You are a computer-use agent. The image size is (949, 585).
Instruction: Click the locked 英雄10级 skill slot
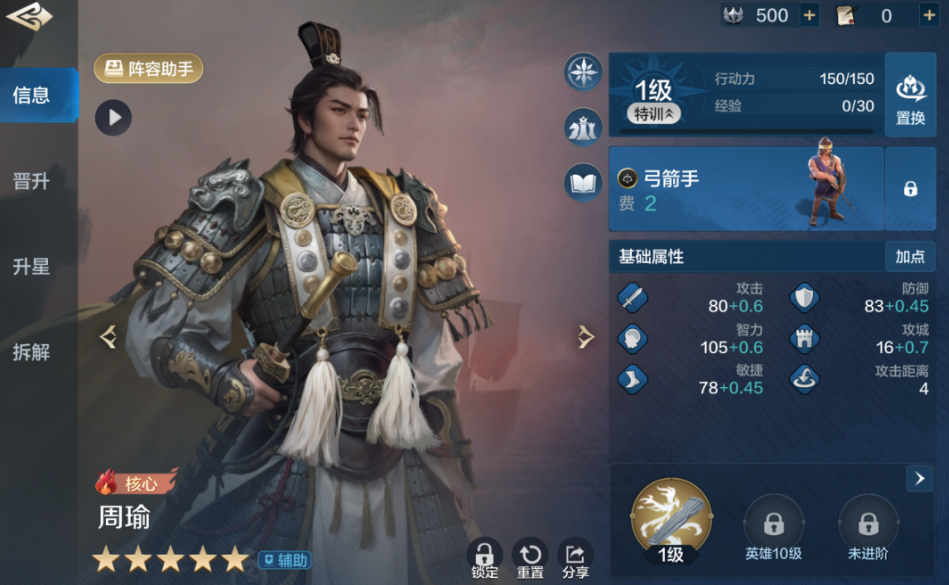pyautogui.click(x=773, y=528)
